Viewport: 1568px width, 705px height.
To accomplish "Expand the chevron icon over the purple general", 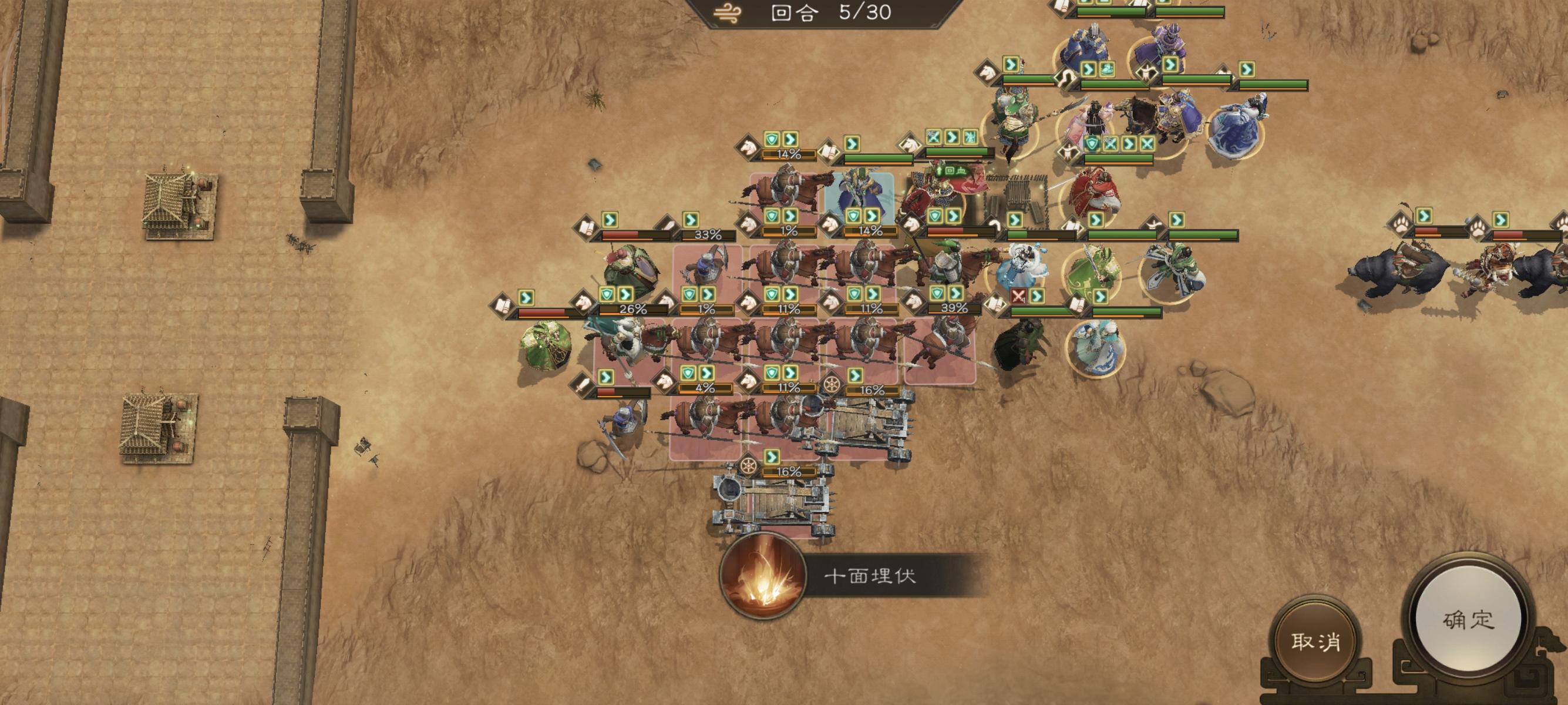I will coord(1170,65).
